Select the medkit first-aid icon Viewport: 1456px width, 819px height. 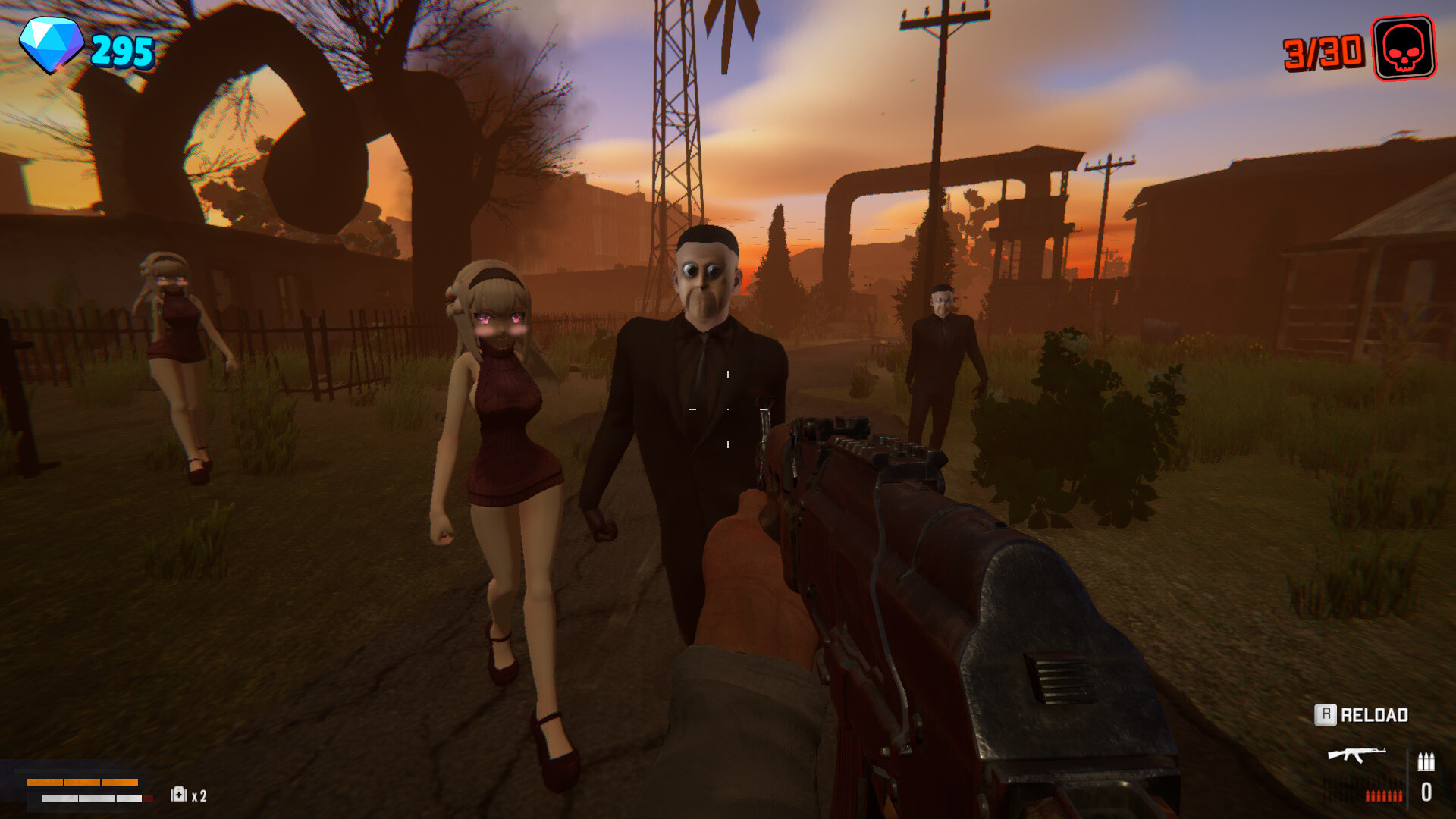point(178,795)
